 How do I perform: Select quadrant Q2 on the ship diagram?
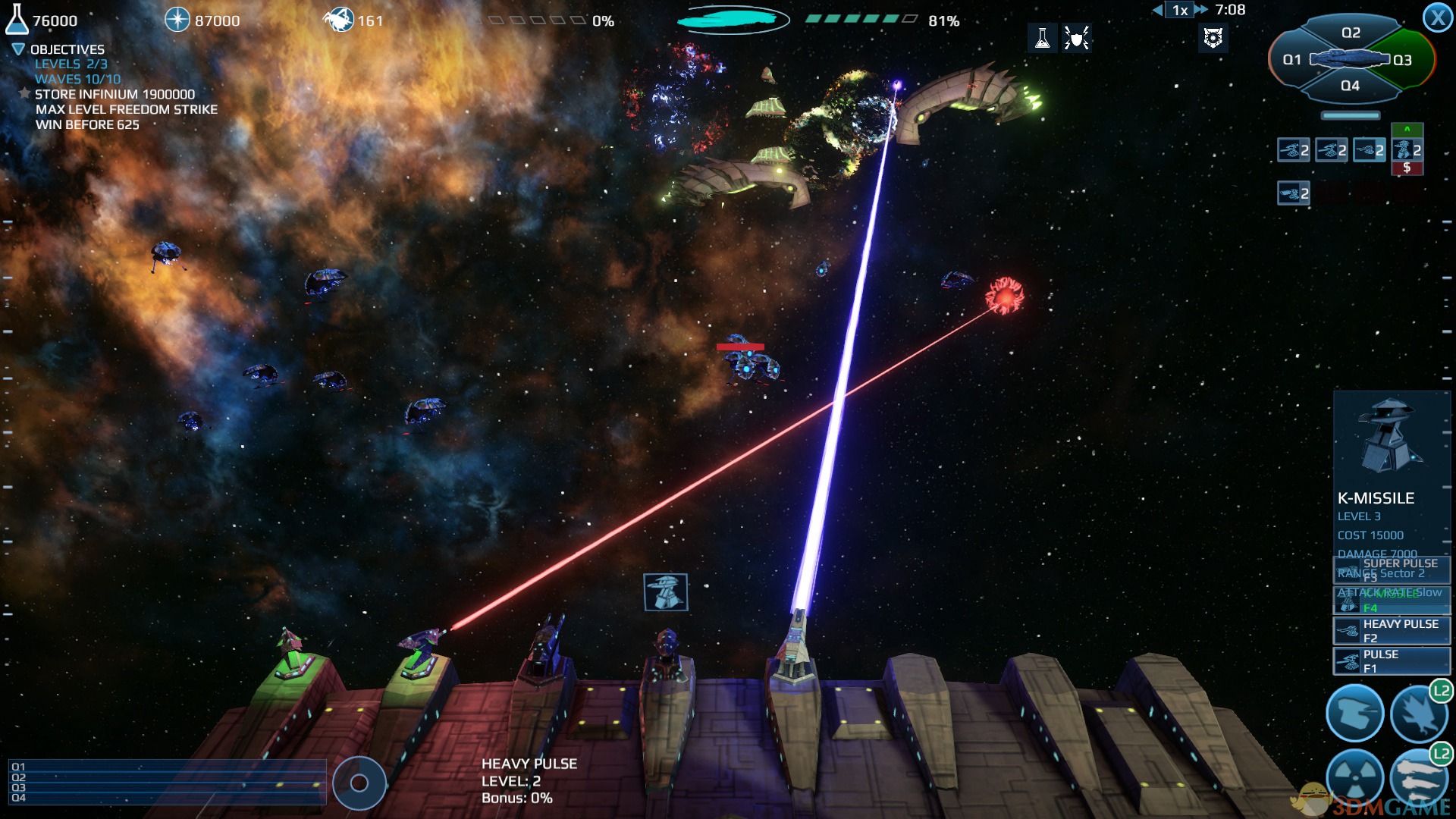coord(1351,33)
